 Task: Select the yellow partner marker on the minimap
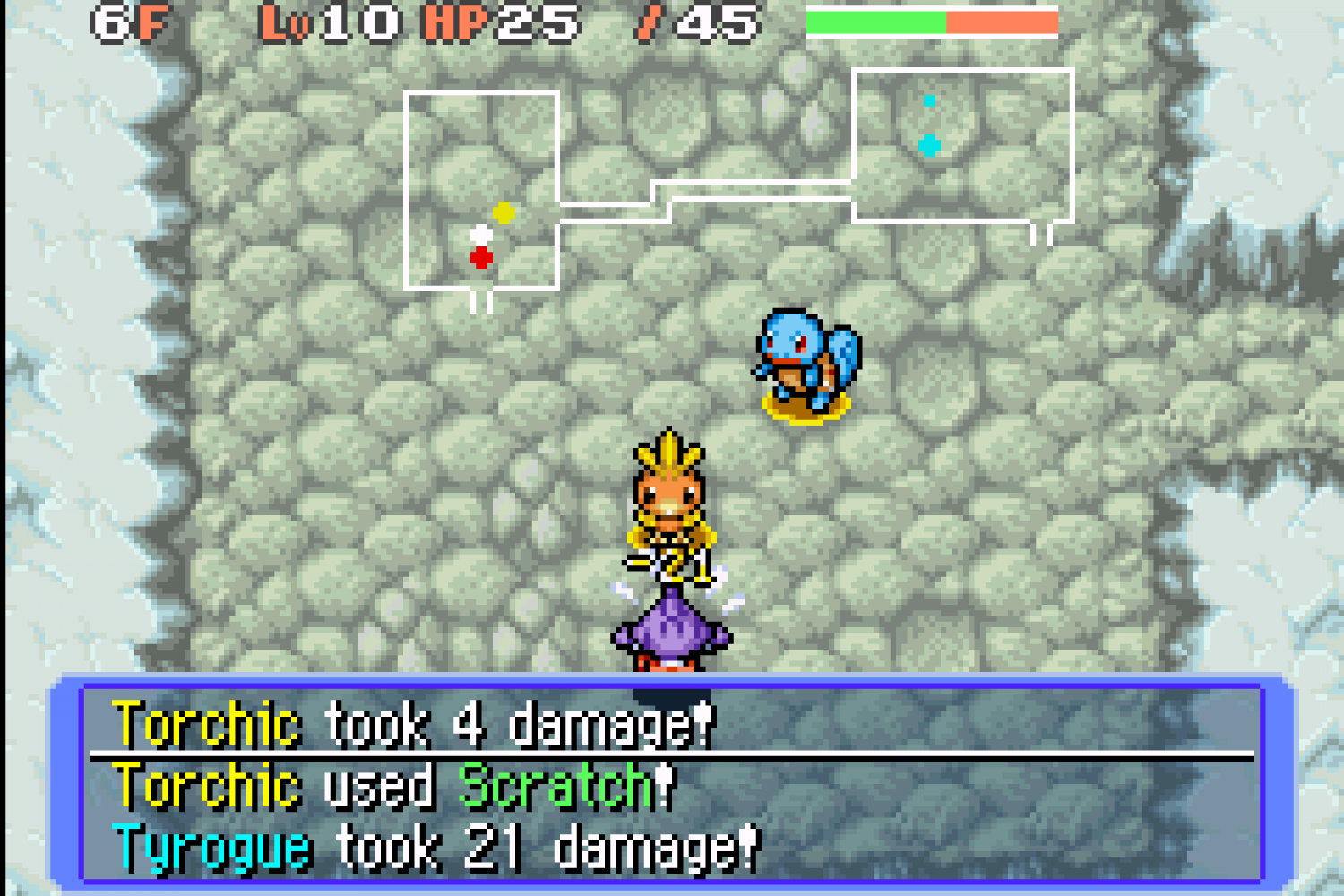[504, 212]
